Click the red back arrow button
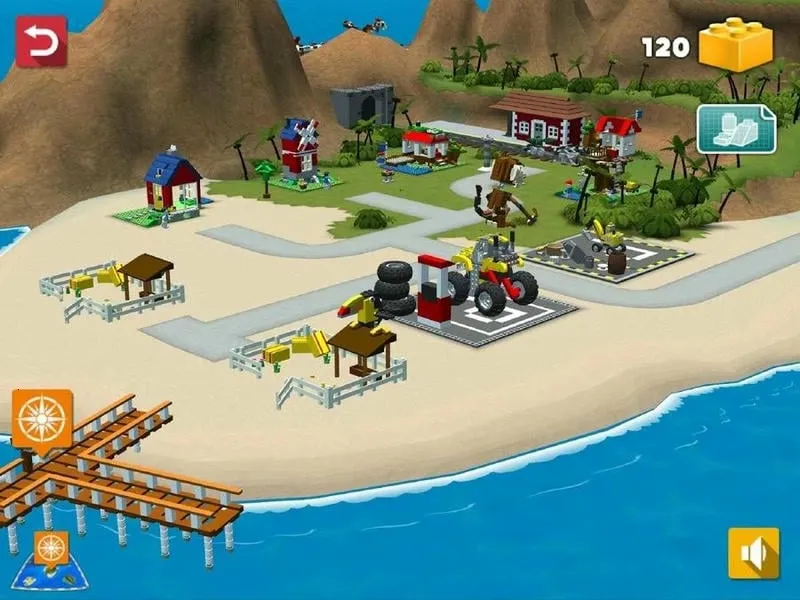Image resolution: width=800 pixels, height=600 pixels. [41, 41]
